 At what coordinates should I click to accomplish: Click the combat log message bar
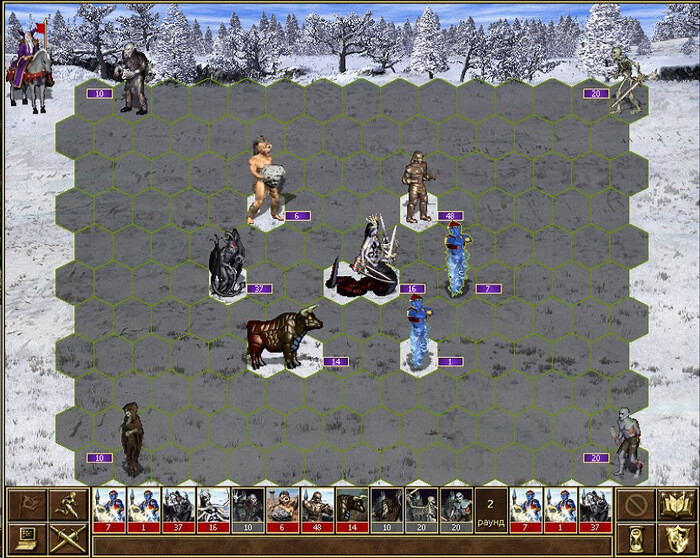click(350, 545)
